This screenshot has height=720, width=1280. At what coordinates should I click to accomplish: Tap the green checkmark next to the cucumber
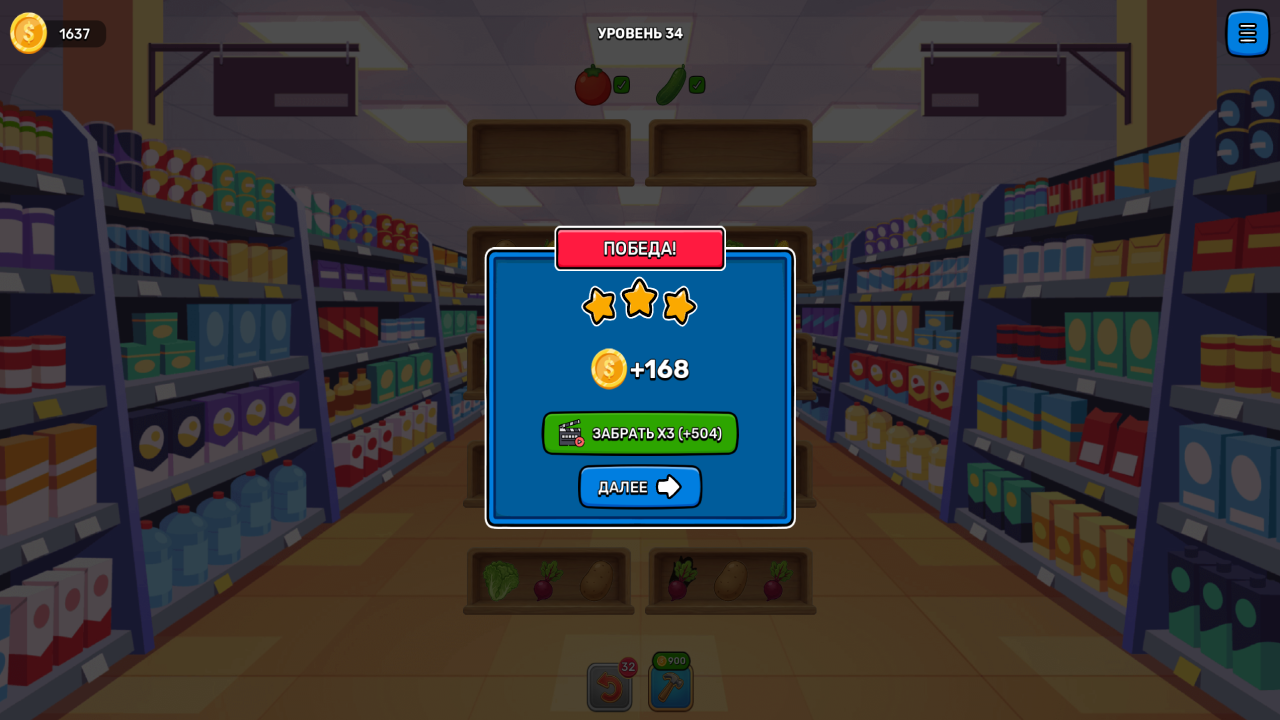tap(696, 85)
